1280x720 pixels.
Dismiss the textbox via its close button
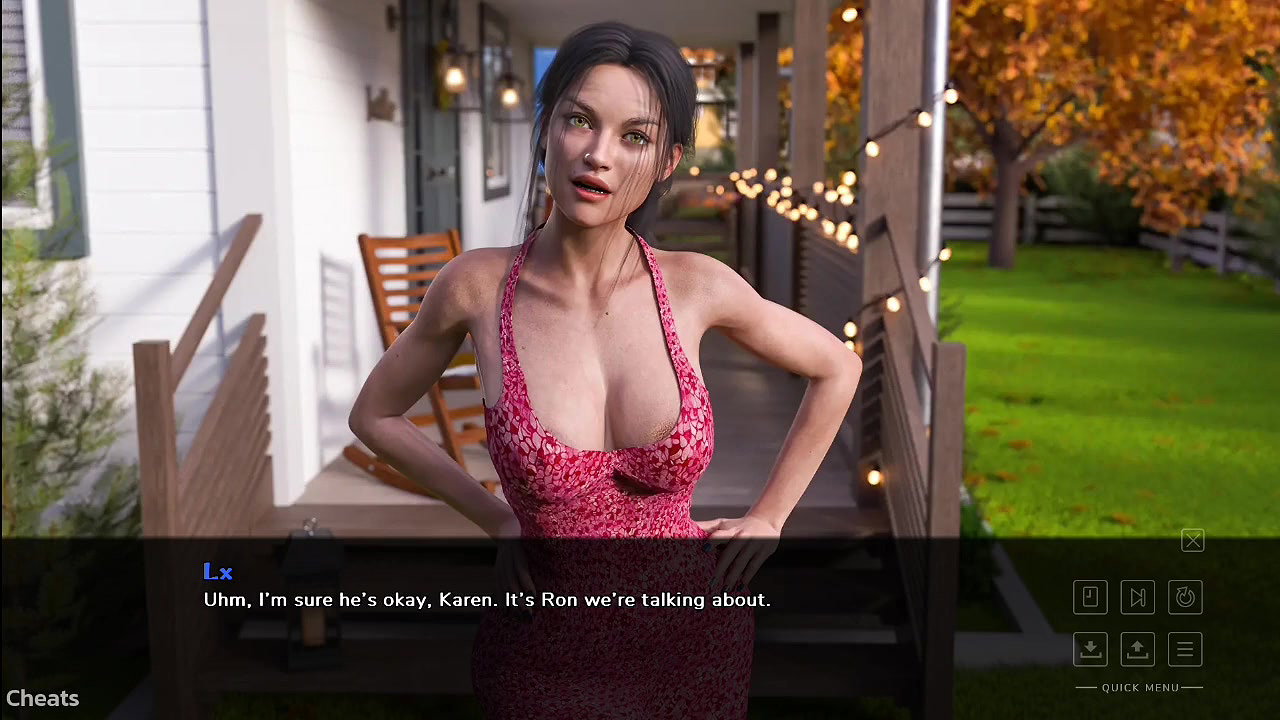1192,540
